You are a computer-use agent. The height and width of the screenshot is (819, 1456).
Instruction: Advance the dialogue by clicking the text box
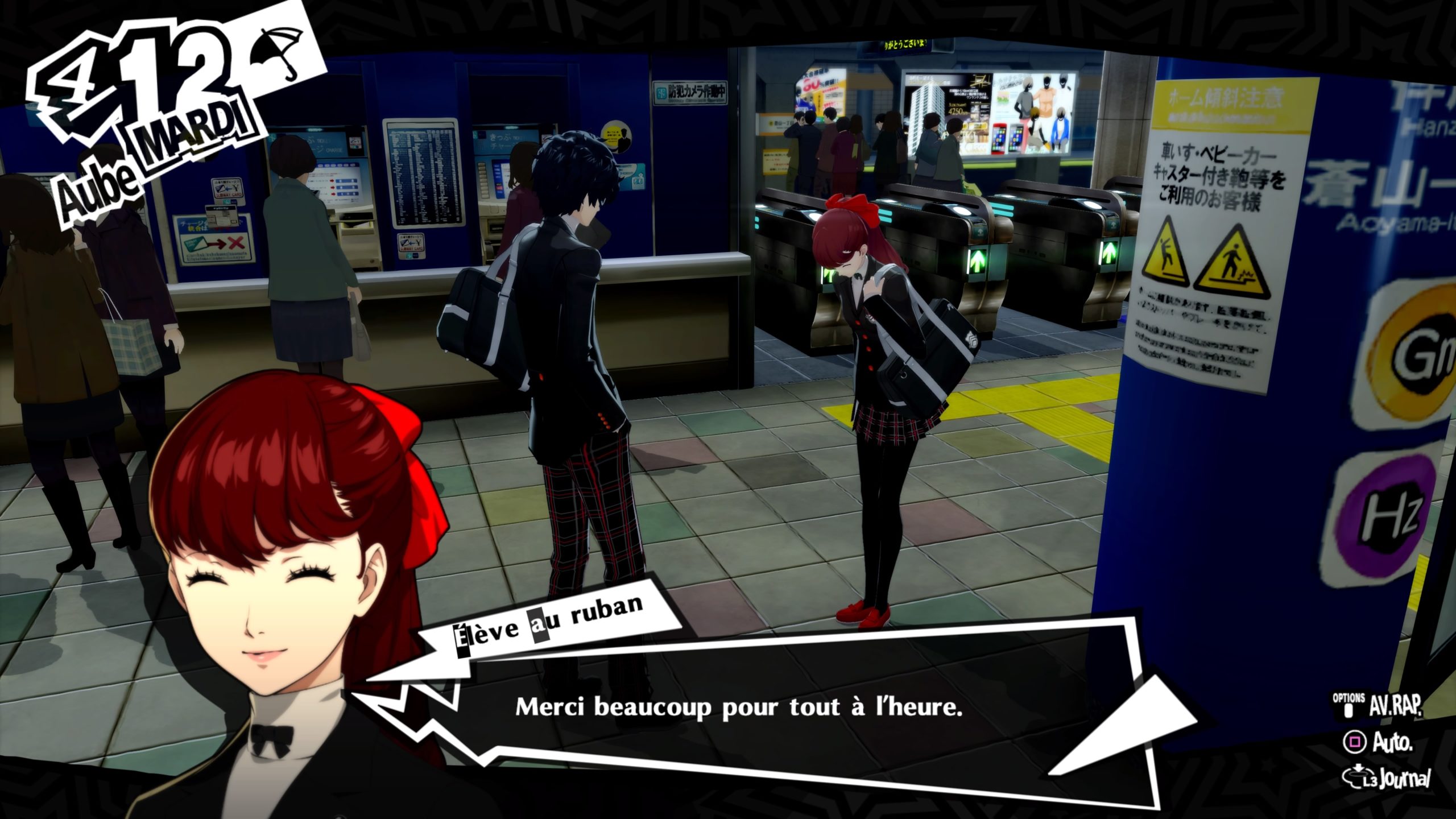click(x=738, y=708)
